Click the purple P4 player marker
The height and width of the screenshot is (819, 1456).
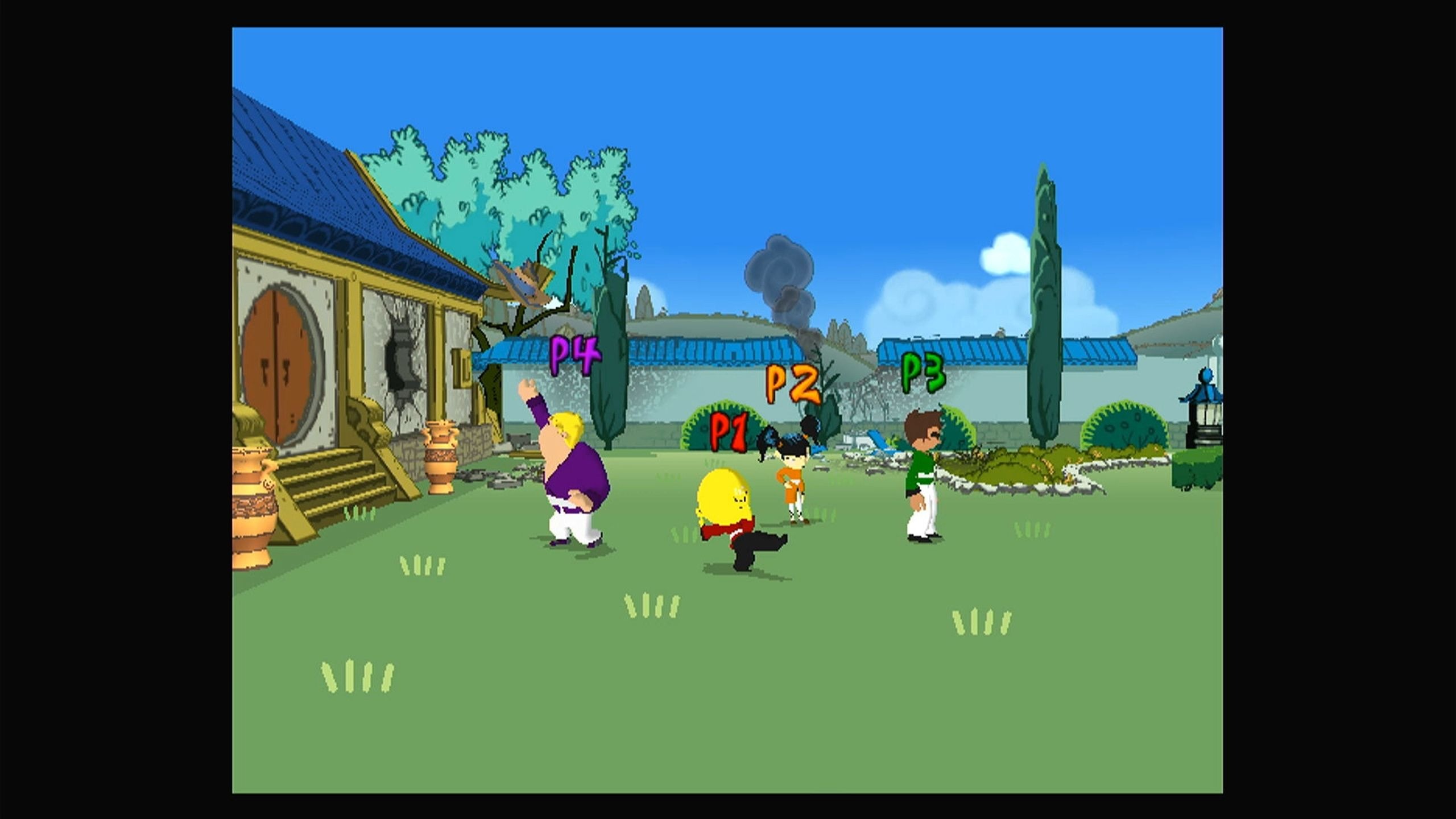[x=574, y=355]
